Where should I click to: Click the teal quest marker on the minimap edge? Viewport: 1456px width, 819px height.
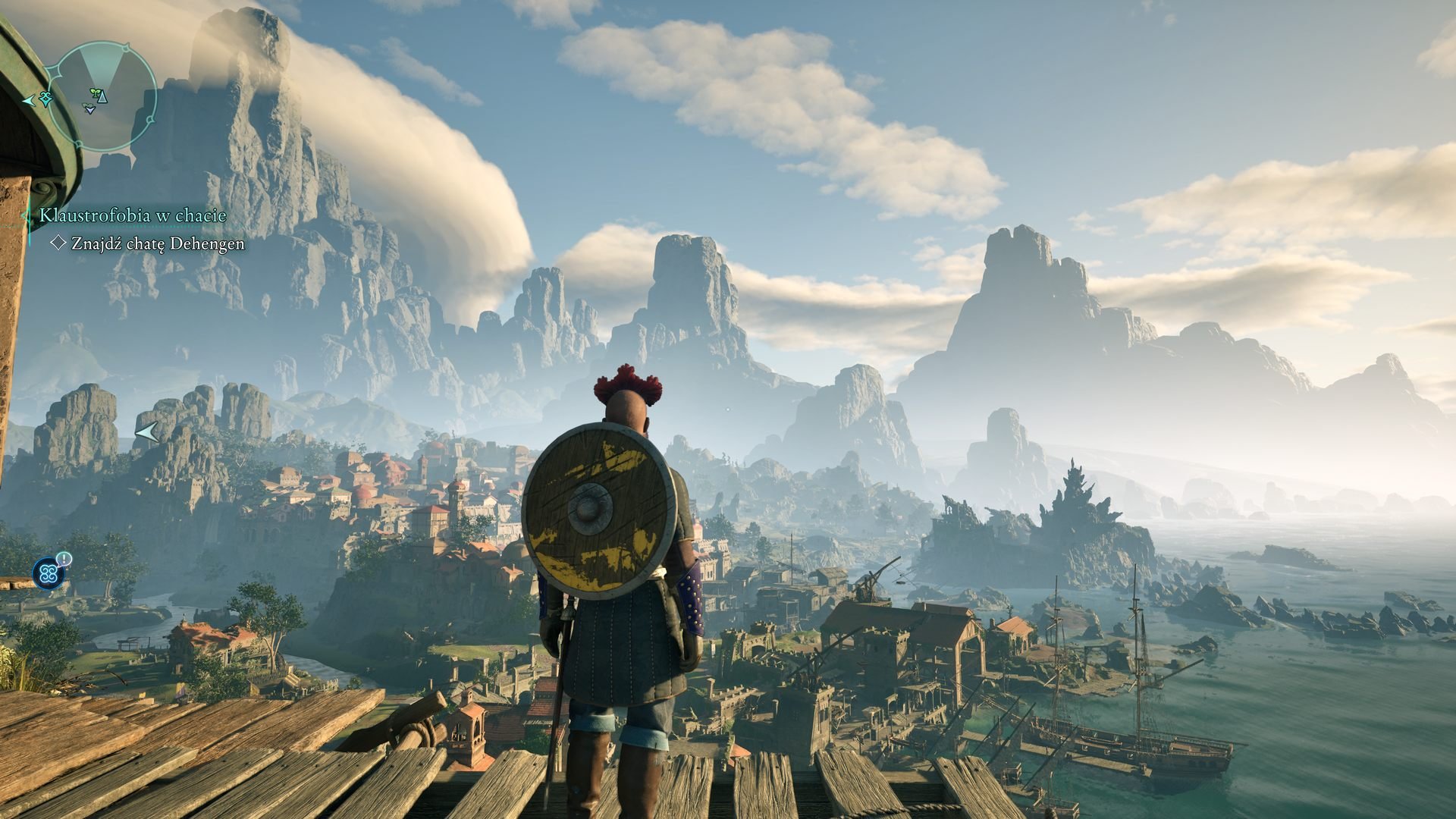[44, 99]
